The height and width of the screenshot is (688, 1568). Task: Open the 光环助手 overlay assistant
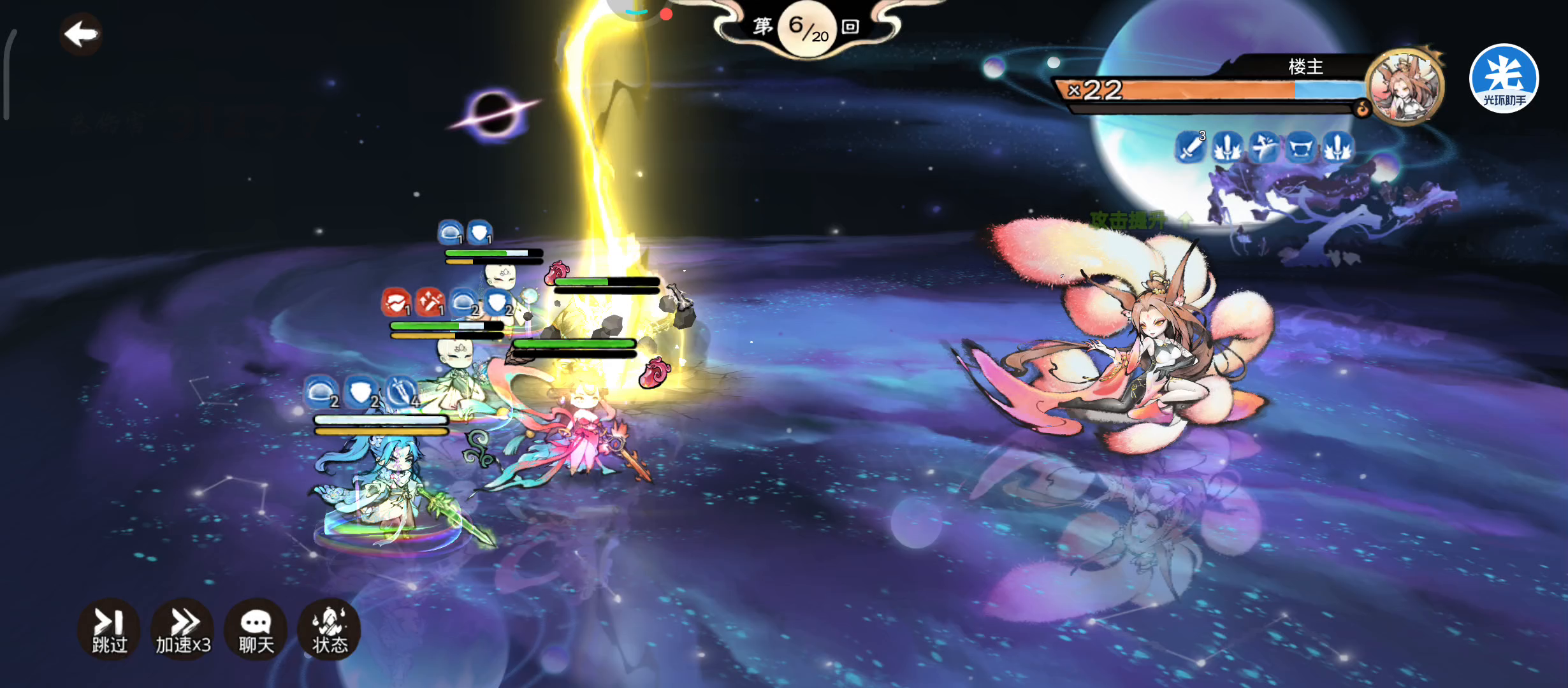(1504, 78)
